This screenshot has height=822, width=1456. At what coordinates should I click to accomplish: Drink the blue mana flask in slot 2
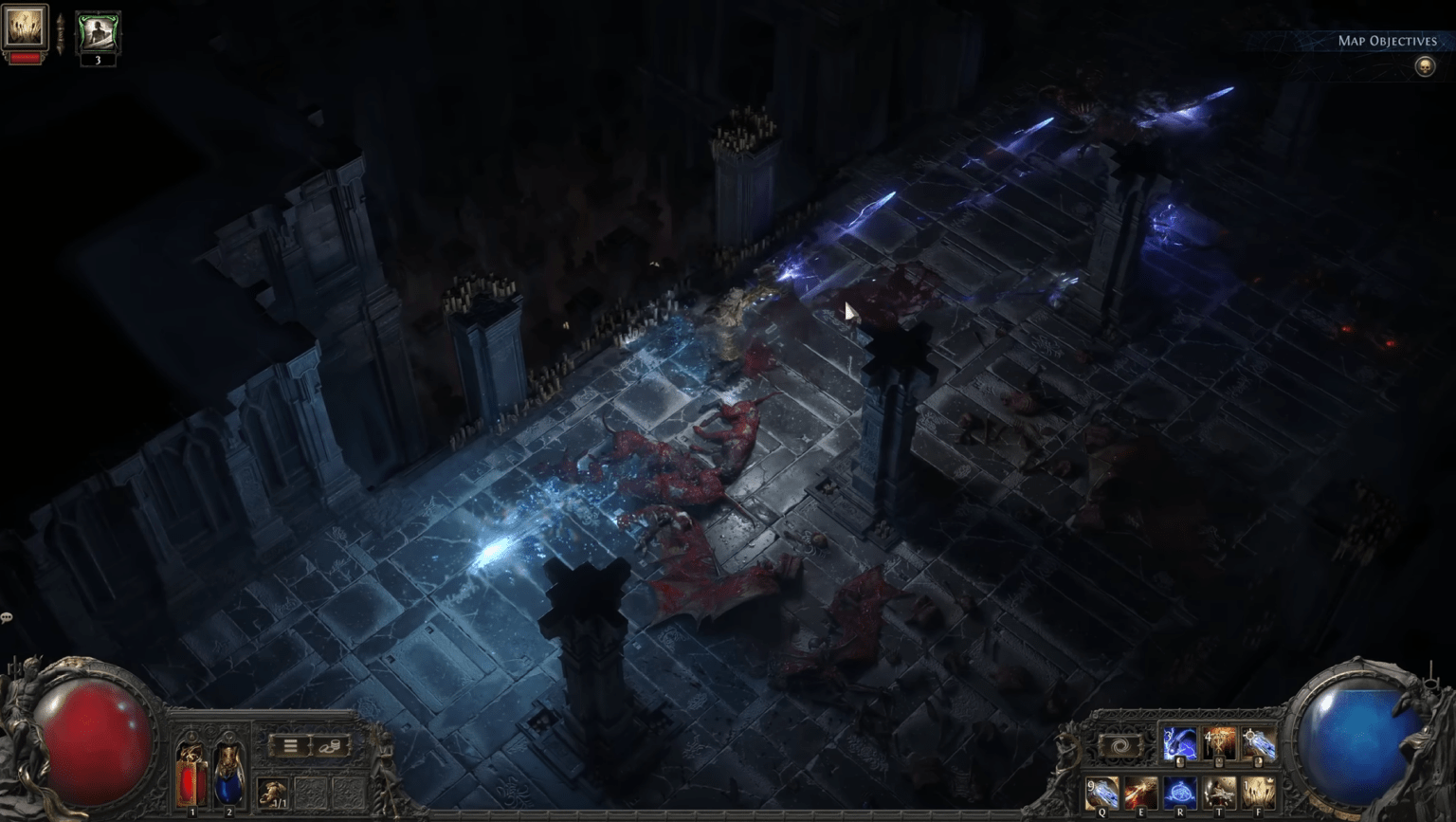229,776
